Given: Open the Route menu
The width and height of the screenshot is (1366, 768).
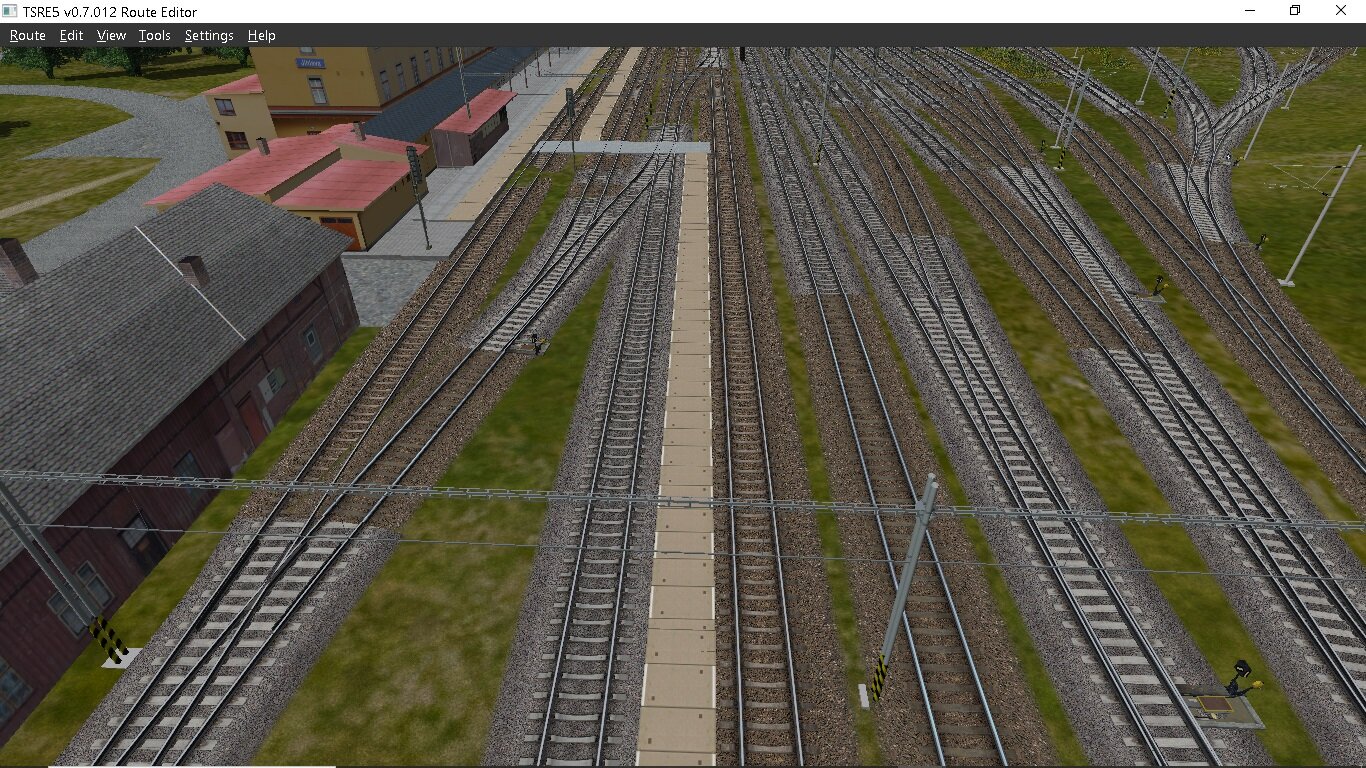Looking at the screenshot, I should pyautogui.click(x=27, y=35).
